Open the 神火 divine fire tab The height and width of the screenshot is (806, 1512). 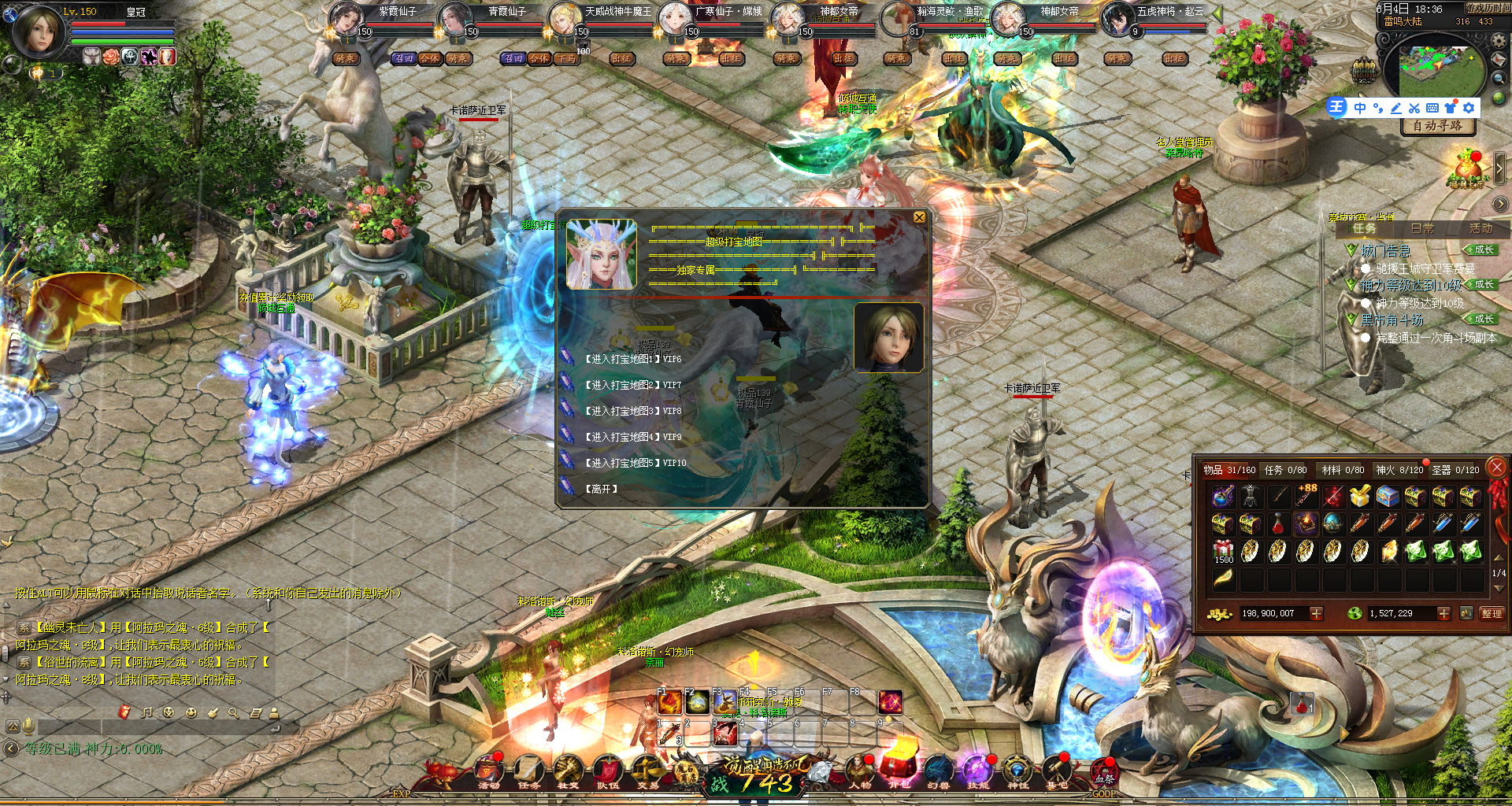(1399, 470)
